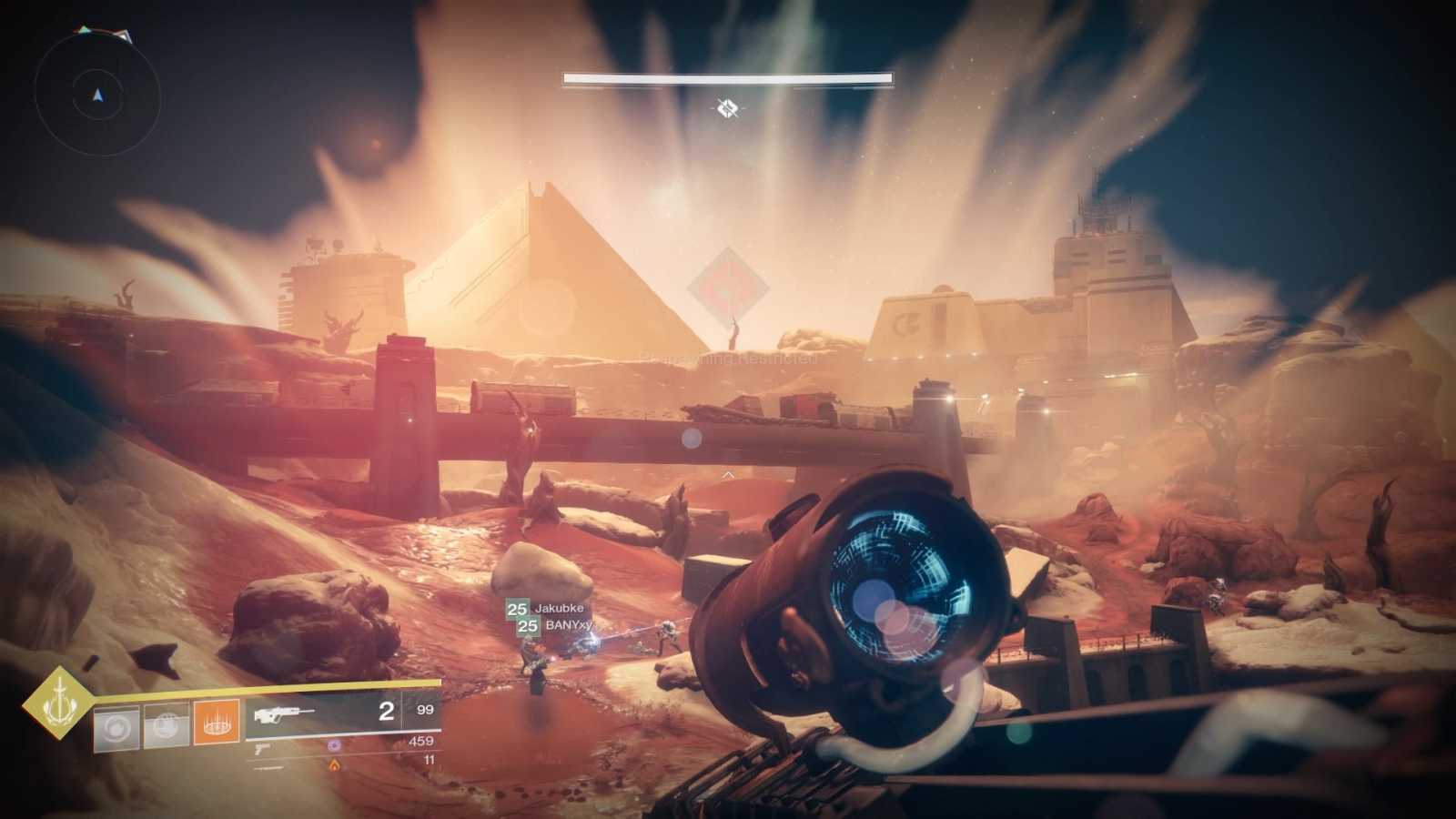
Task: Click the nameplate label for Jakubke
Action: (560, 609)
